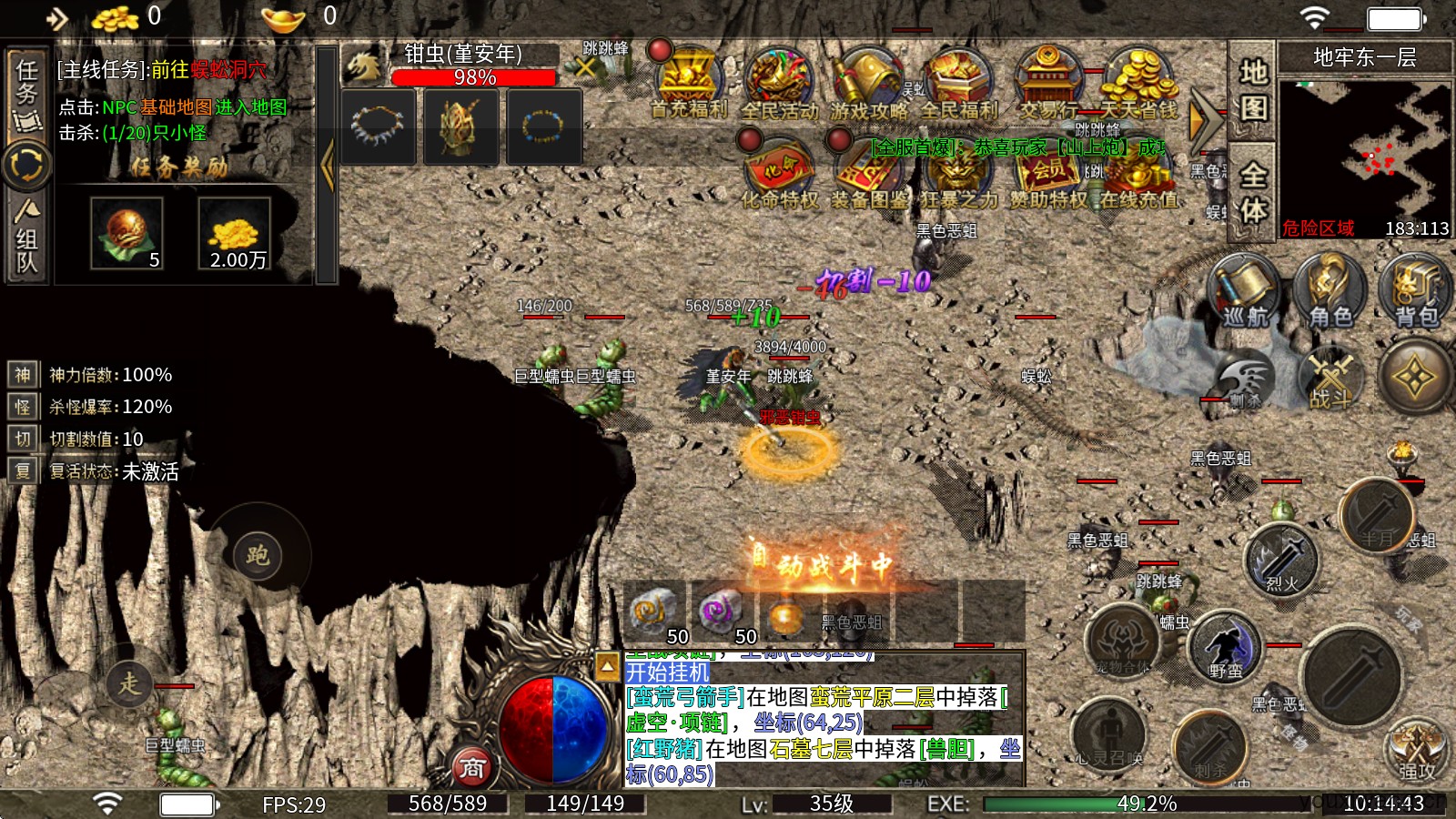This screenshot has height=819, width=1456.
Task: Expand the chat log with the arrow
Action: 607,667
